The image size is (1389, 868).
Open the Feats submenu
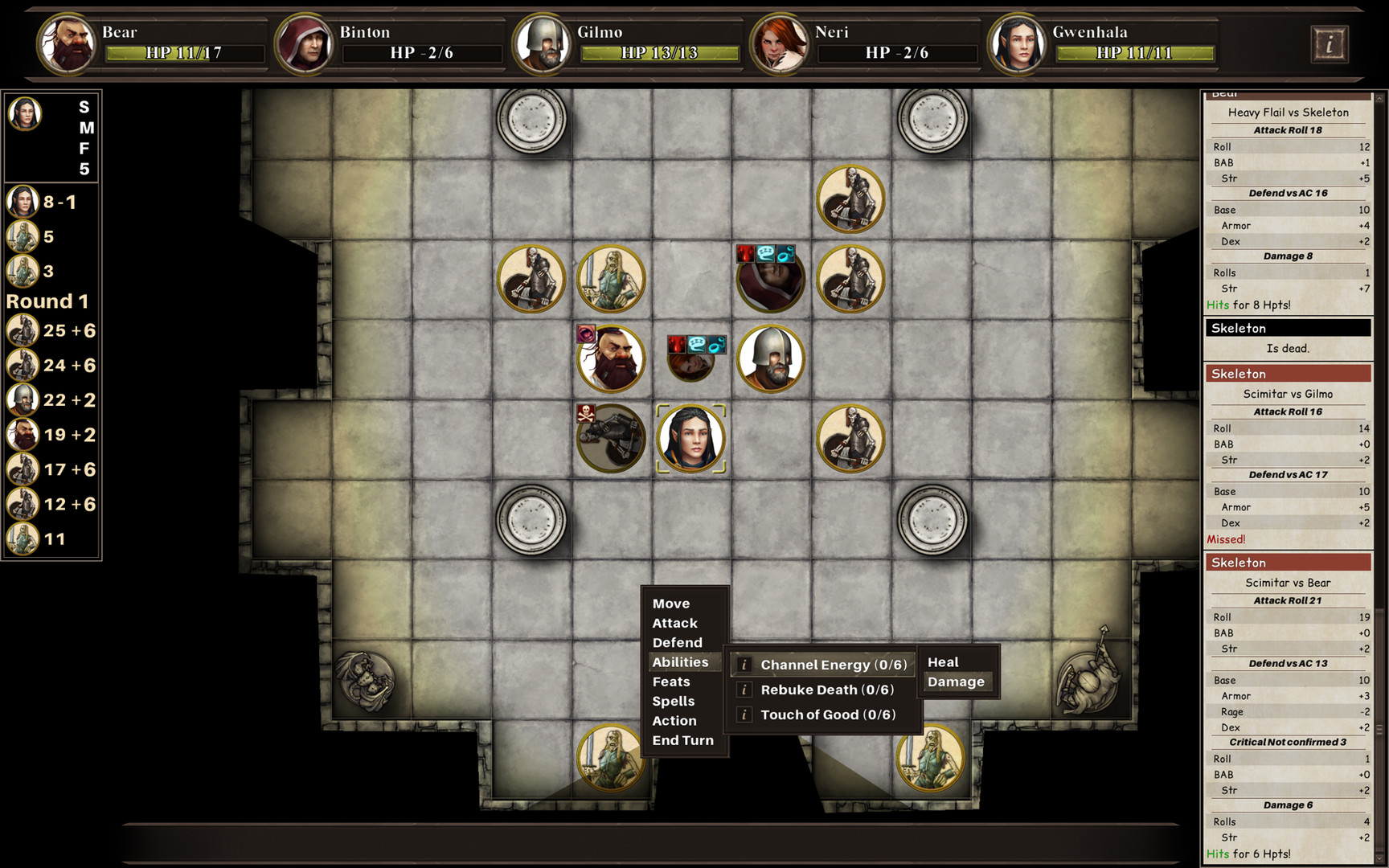tap(671, 682)
